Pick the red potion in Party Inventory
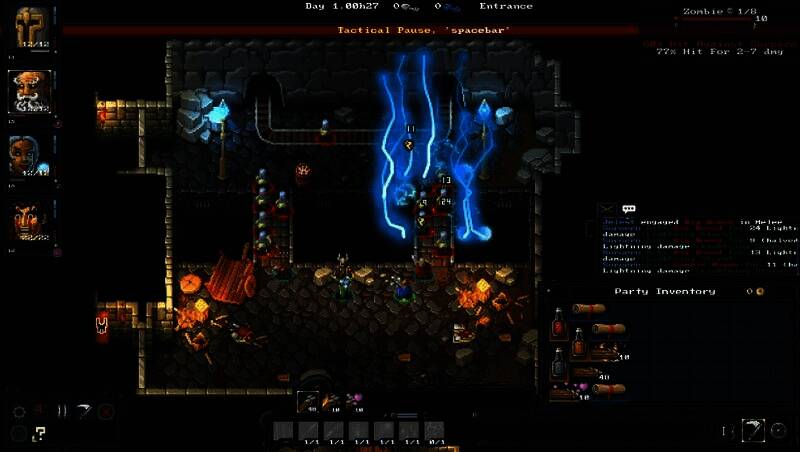Screen dimensions: 800x452 coord(559,325)
